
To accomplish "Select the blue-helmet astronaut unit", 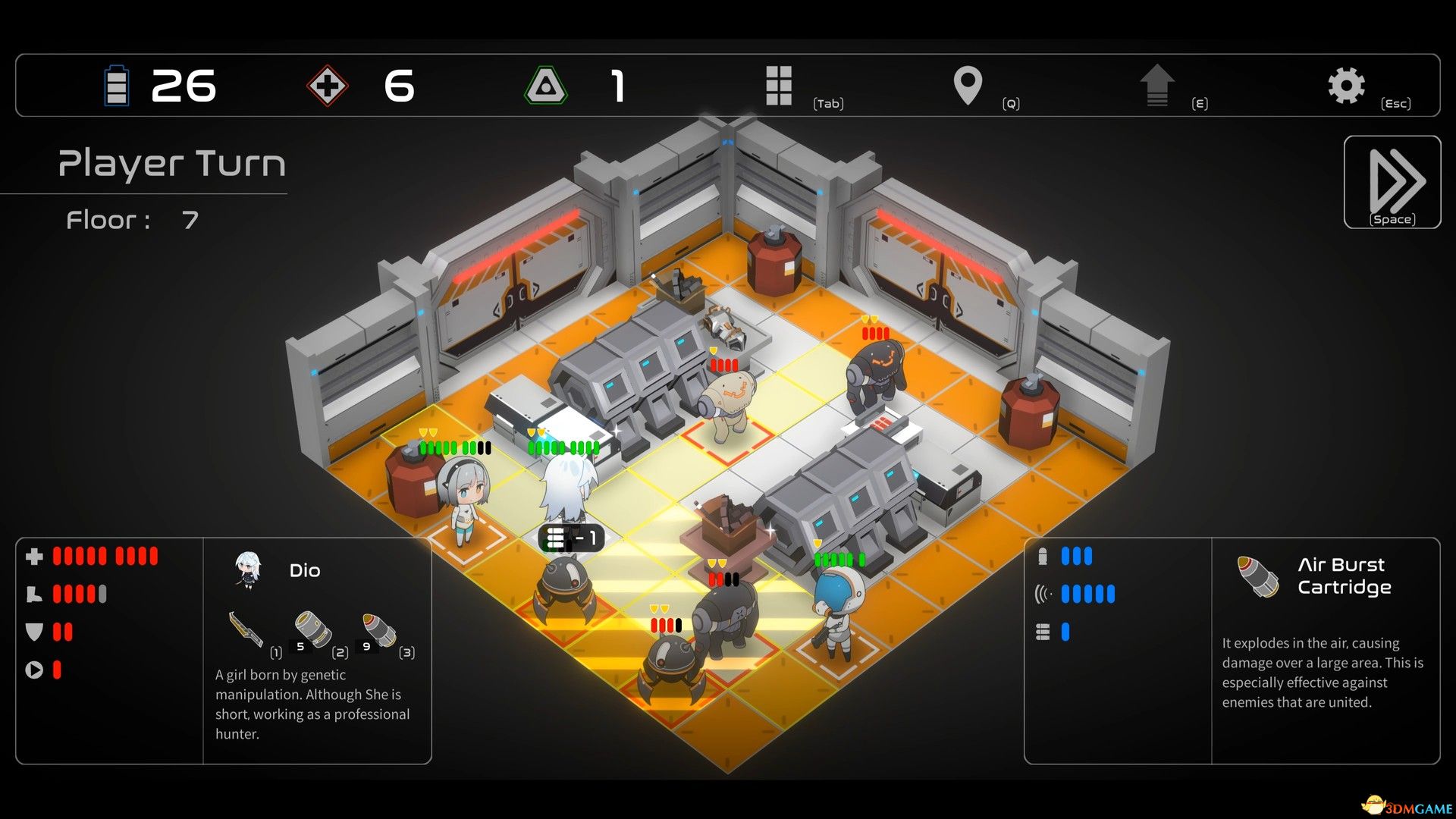I will 838,607.
